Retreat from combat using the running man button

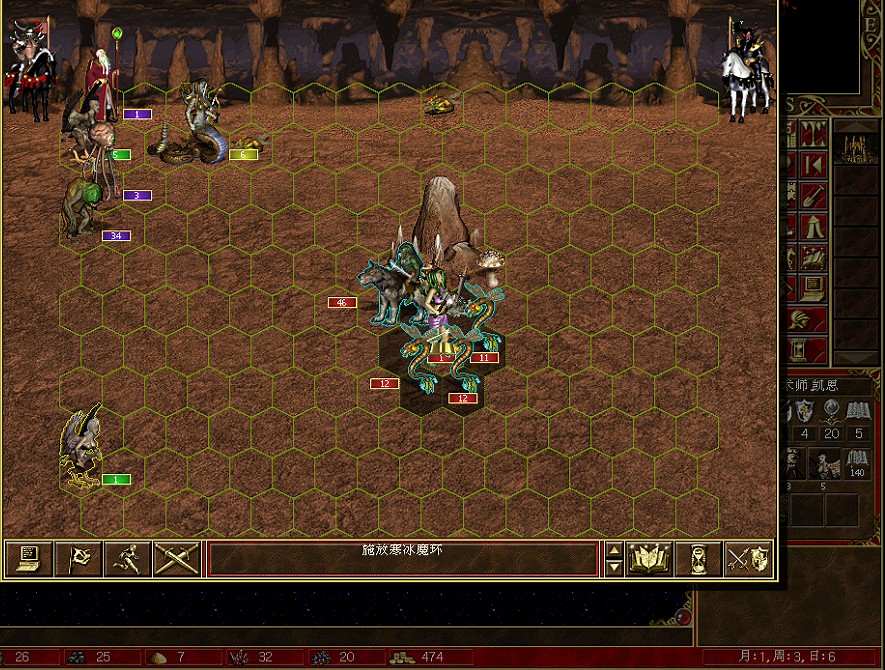click(127, 558)
